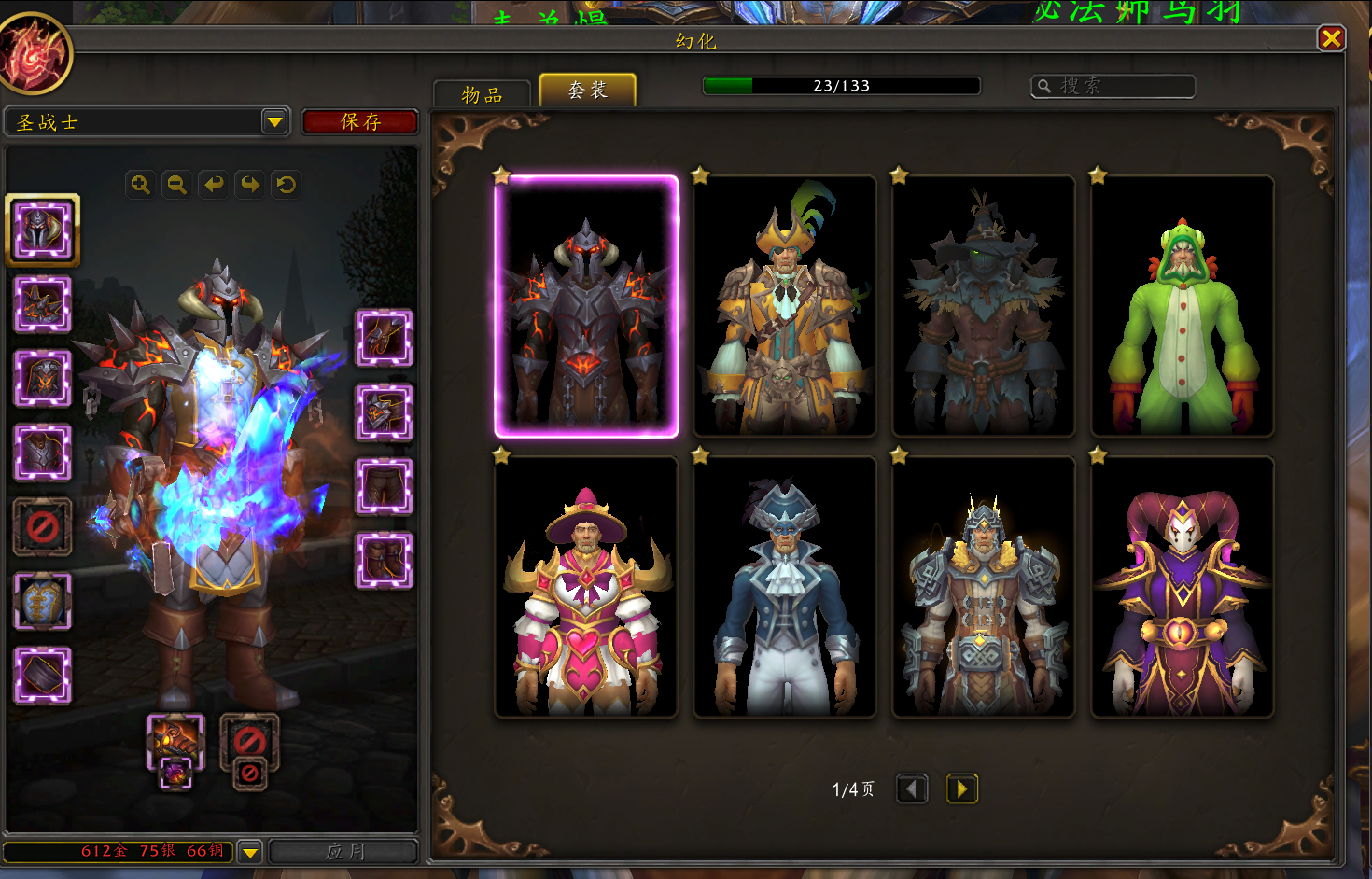The image size is (1372, 879).
Task: Select the pink heart outfit set
Action: pyautogui.click(x=586, y=587)
